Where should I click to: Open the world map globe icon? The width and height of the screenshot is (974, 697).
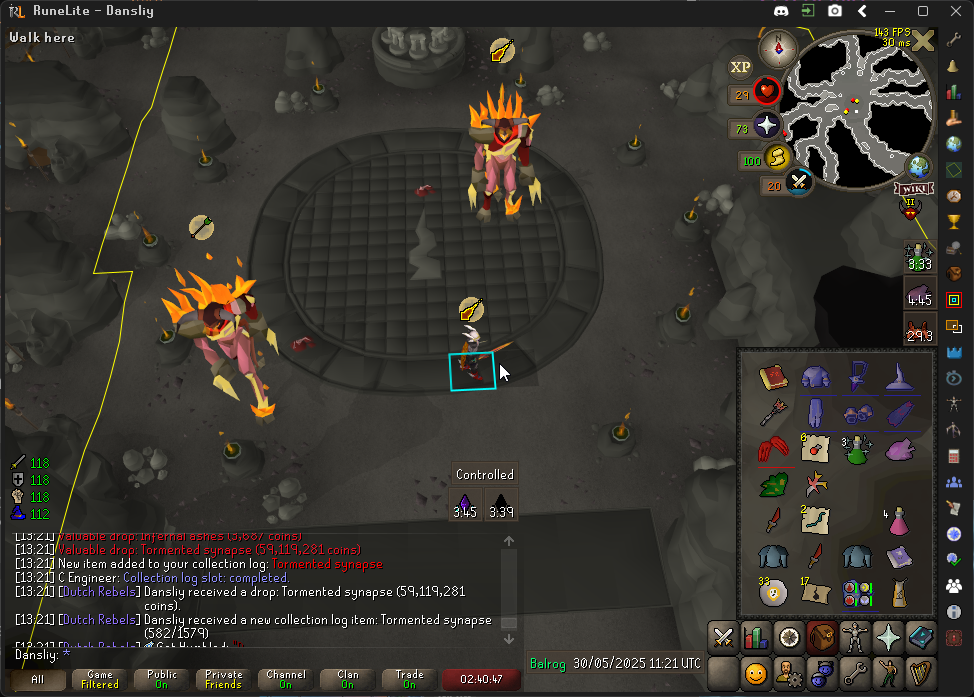click(x=918, y=166)
